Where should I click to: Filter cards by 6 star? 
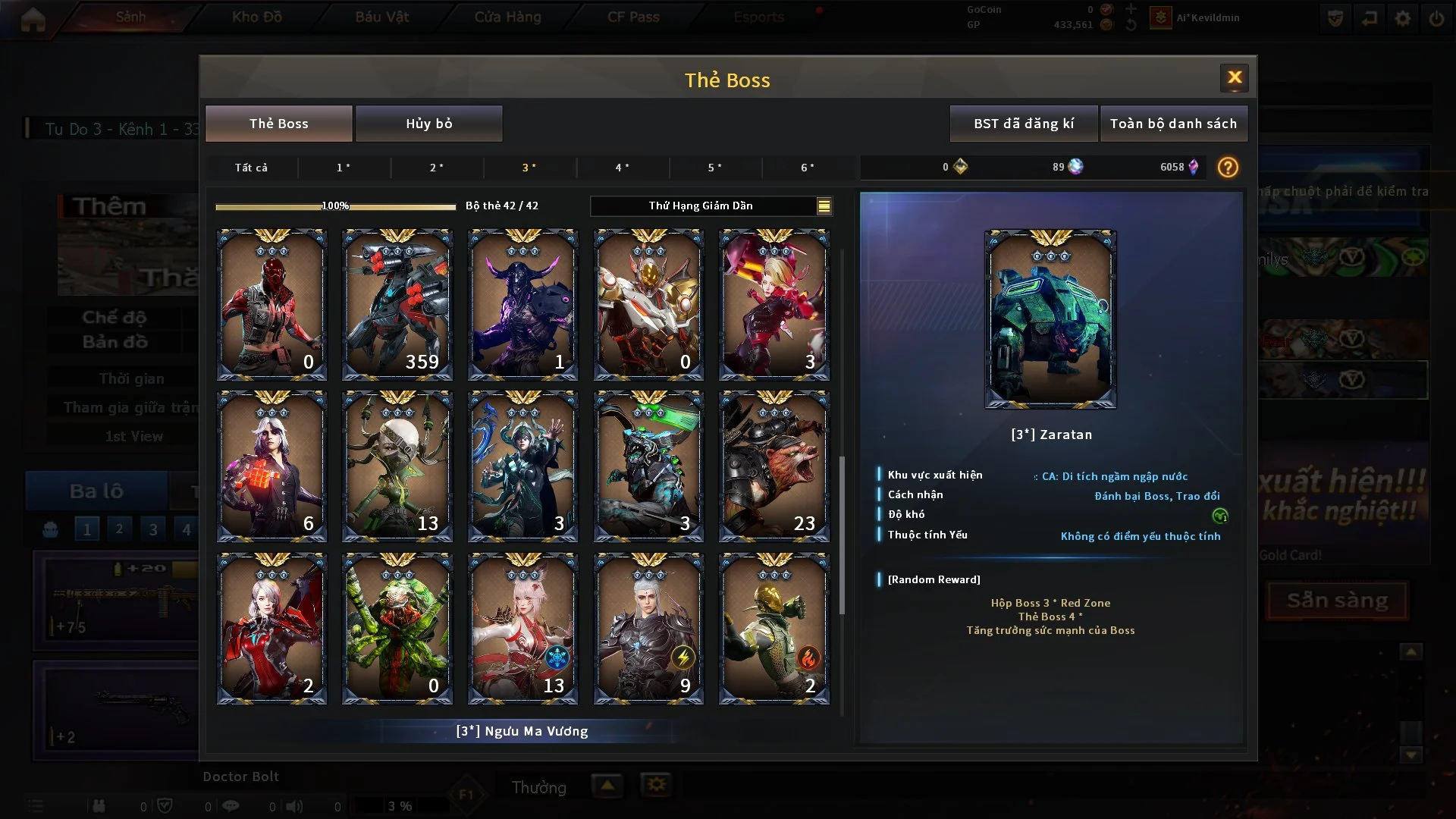click(808, 168)
